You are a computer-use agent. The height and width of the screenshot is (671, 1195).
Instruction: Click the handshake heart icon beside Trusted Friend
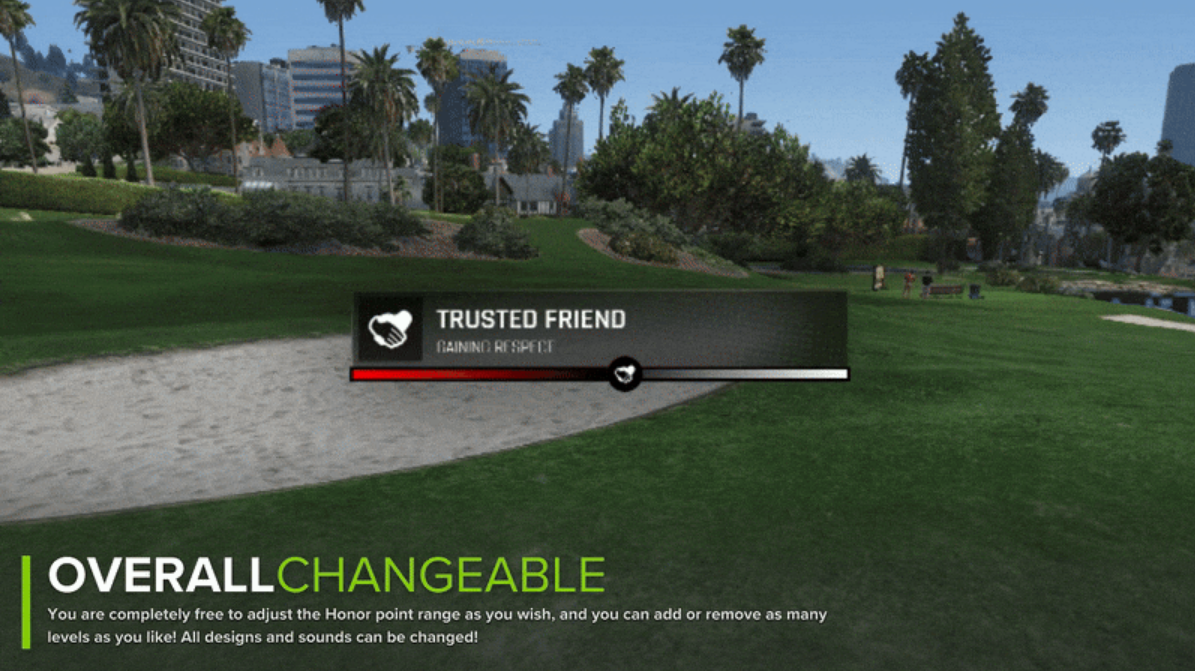point(389,328)
